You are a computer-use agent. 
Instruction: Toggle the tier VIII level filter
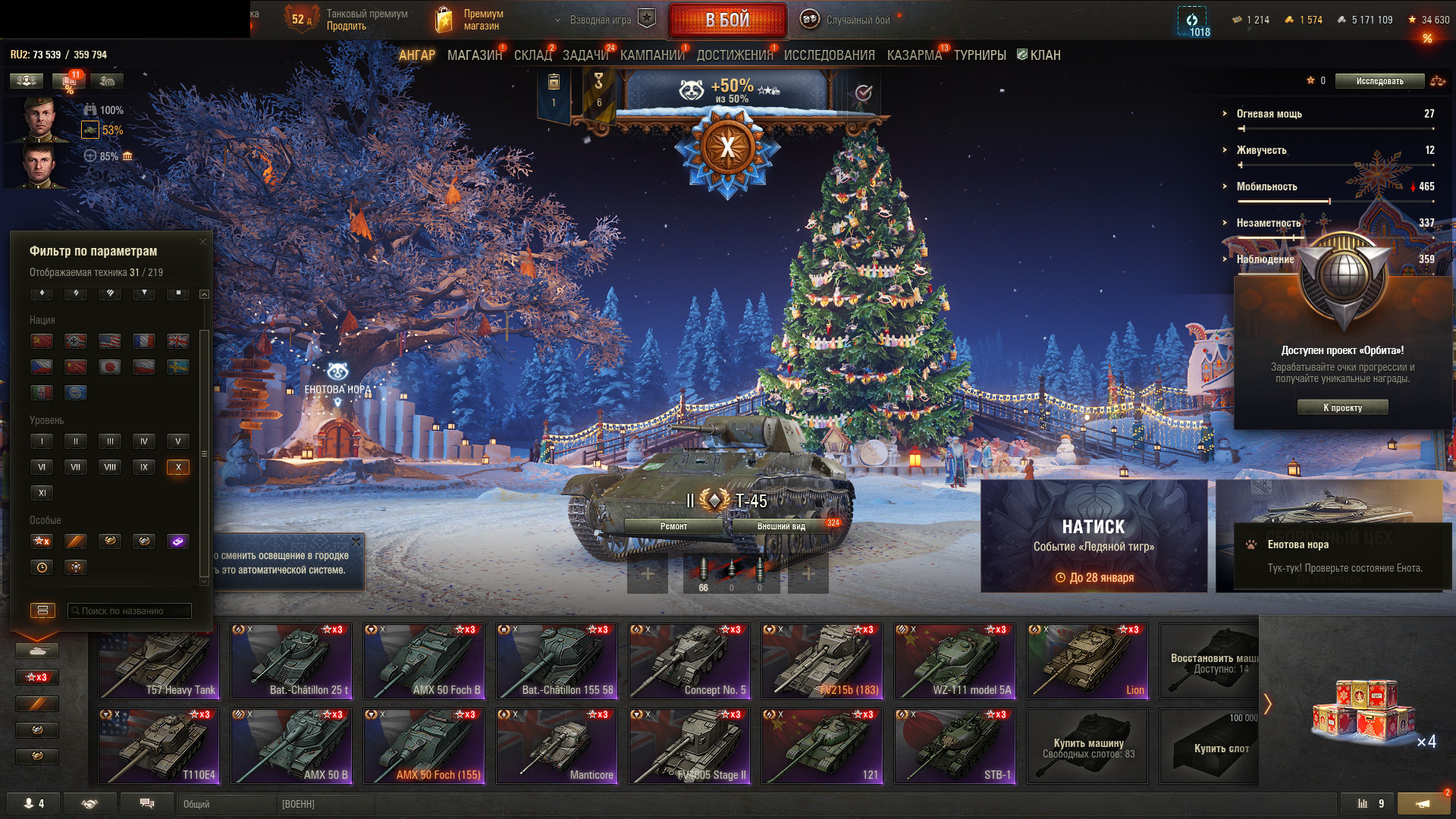[110, 467]
